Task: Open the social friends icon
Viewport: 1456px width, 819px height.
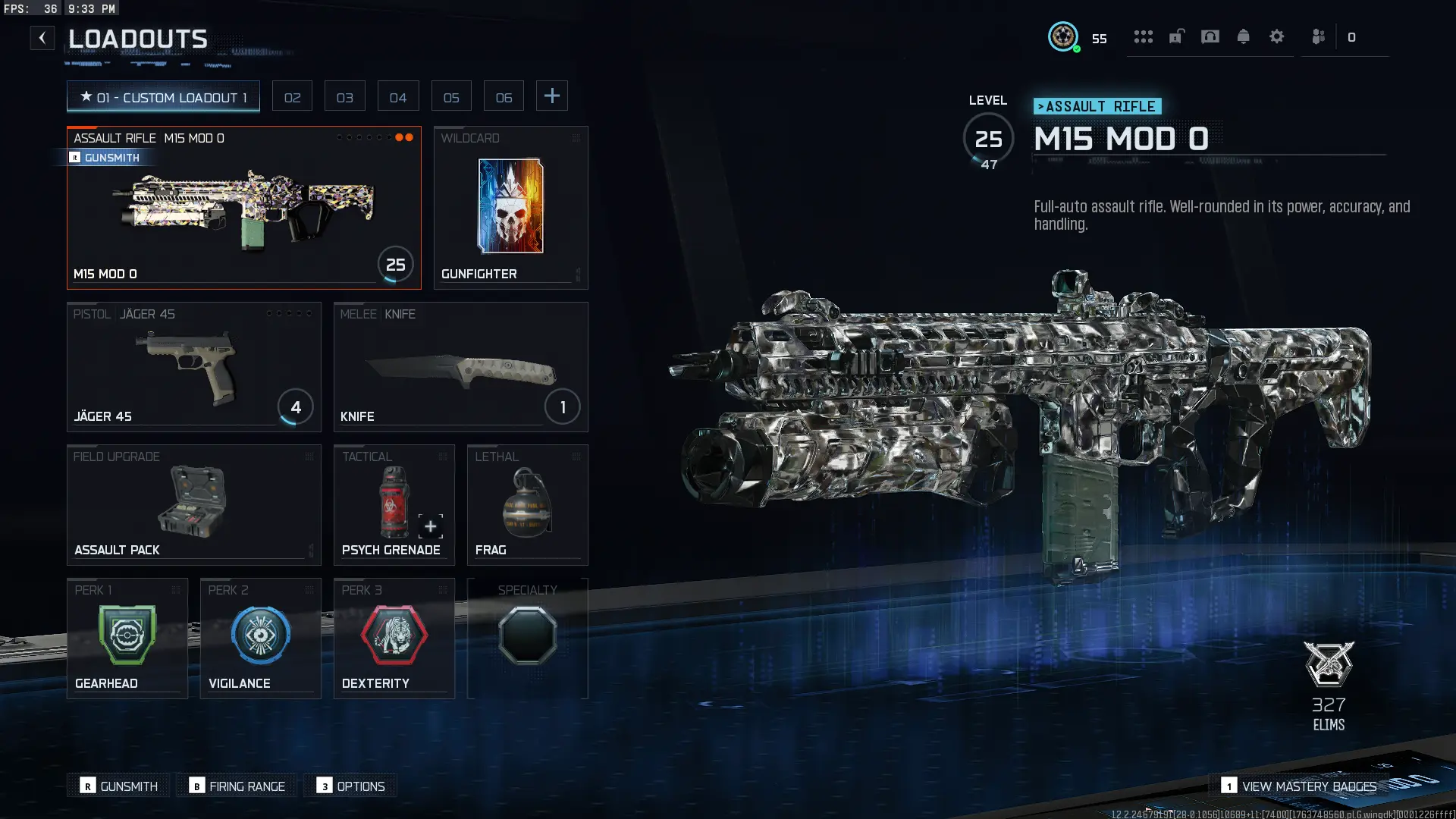Action: tap(1319, 36)
